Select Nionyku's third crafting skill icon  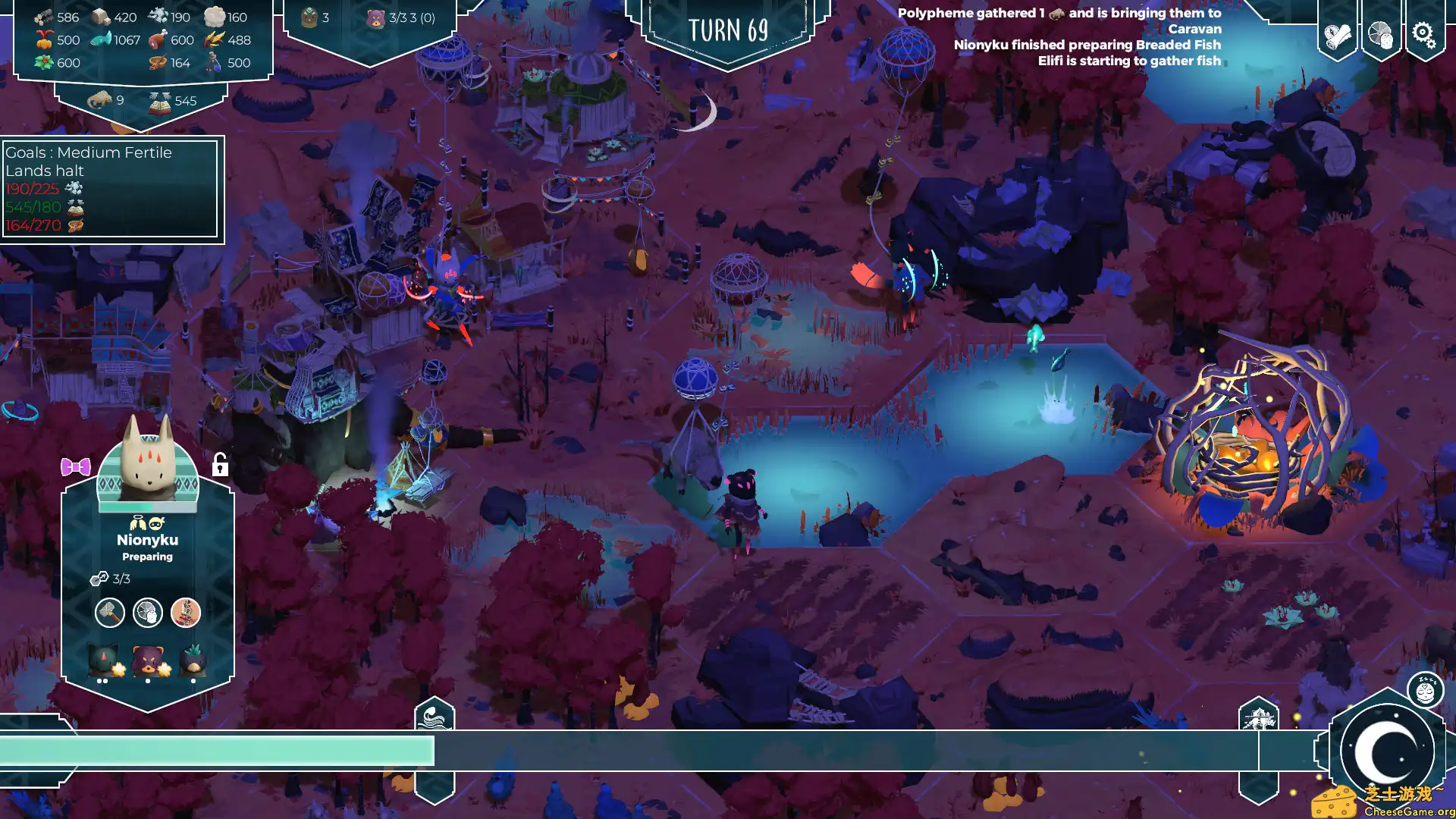click(x=186, y=612)
